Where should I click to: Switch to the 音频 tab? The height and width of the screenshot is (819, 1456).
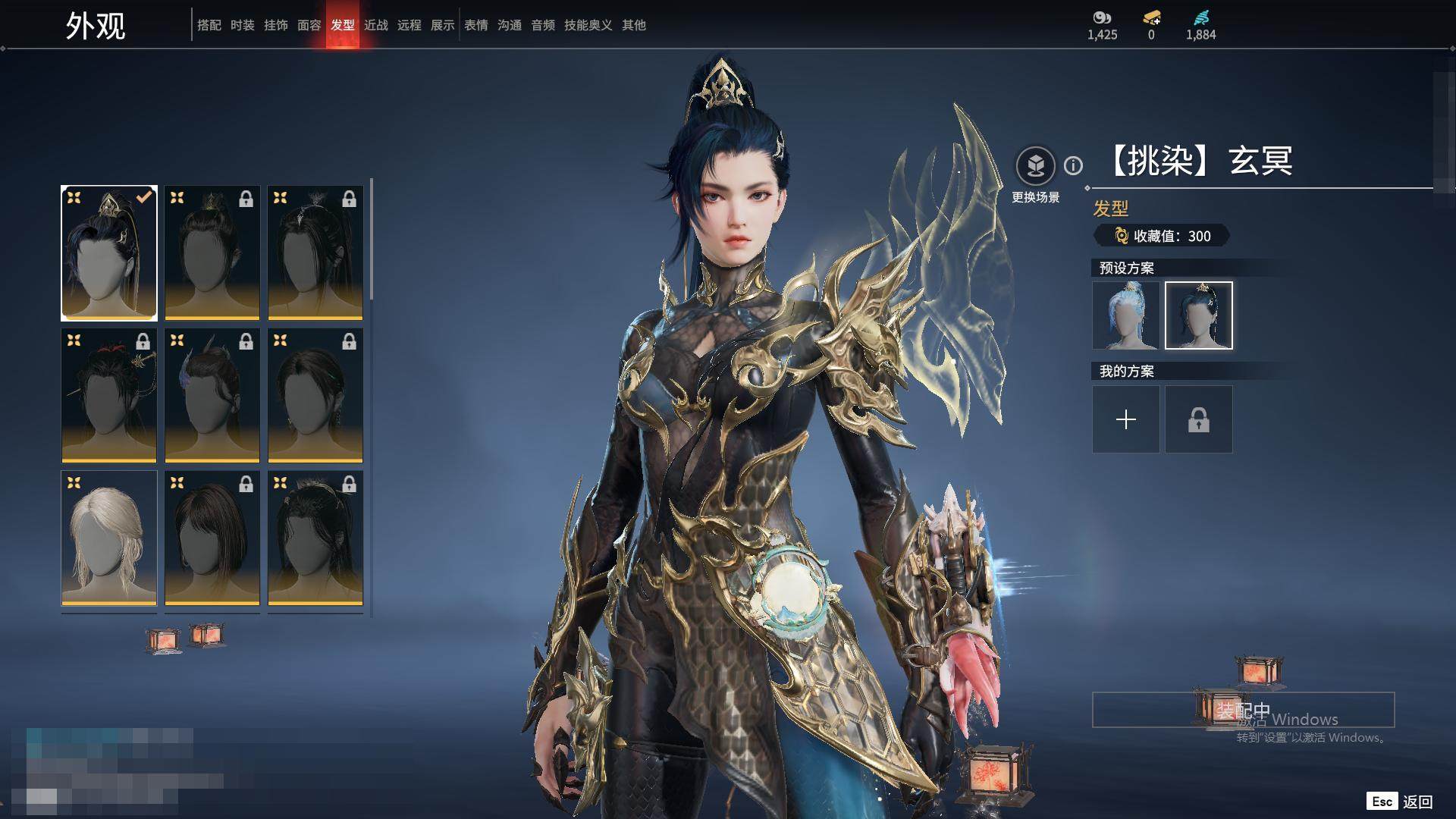543,25
